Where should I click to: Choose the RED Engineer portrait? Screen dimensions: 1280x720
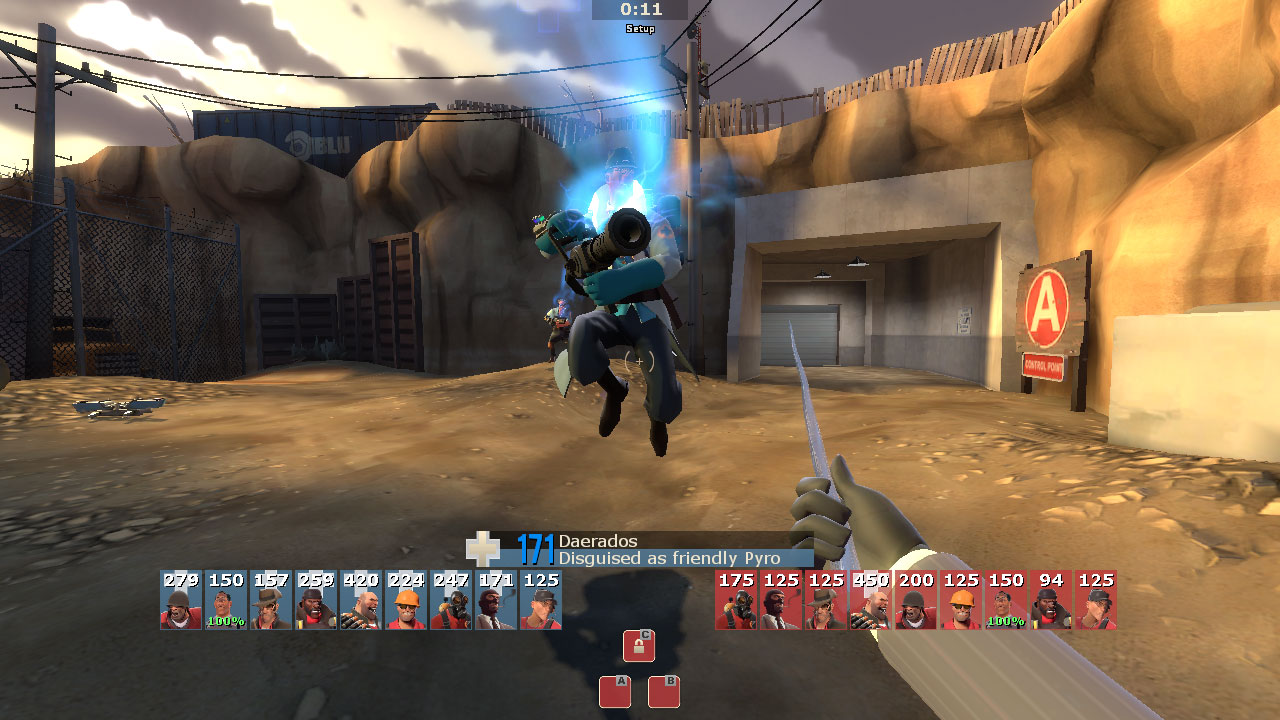point(961,600)
